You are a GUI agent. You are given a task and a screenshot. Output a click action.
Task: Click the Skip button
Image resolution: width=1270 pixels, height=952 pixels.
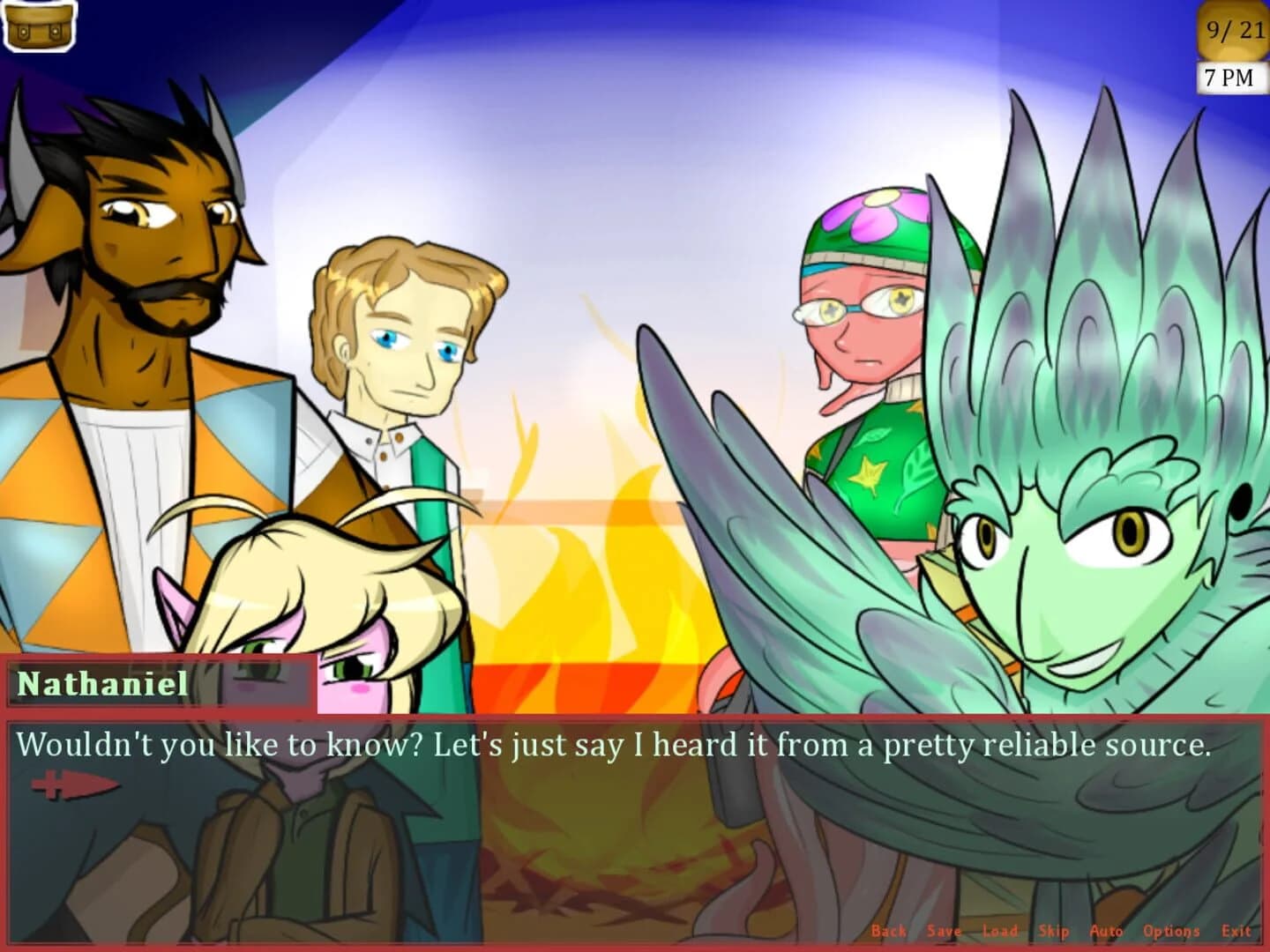tap(1055, 930)
